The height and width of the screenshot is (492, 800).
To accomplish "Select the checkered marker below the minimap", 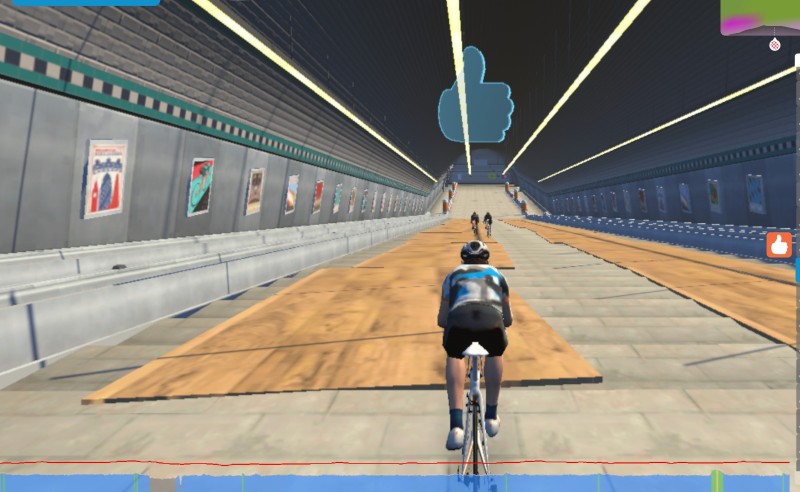I will click(x=774, y=45).
